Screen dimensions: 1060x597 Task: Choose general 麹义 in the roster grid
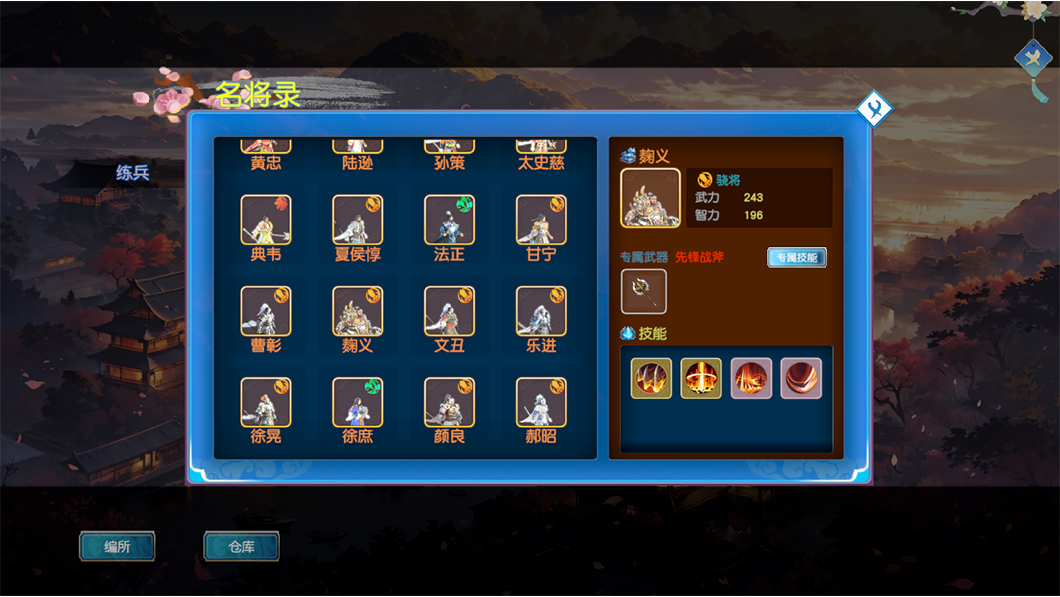[x=358, y=311]
